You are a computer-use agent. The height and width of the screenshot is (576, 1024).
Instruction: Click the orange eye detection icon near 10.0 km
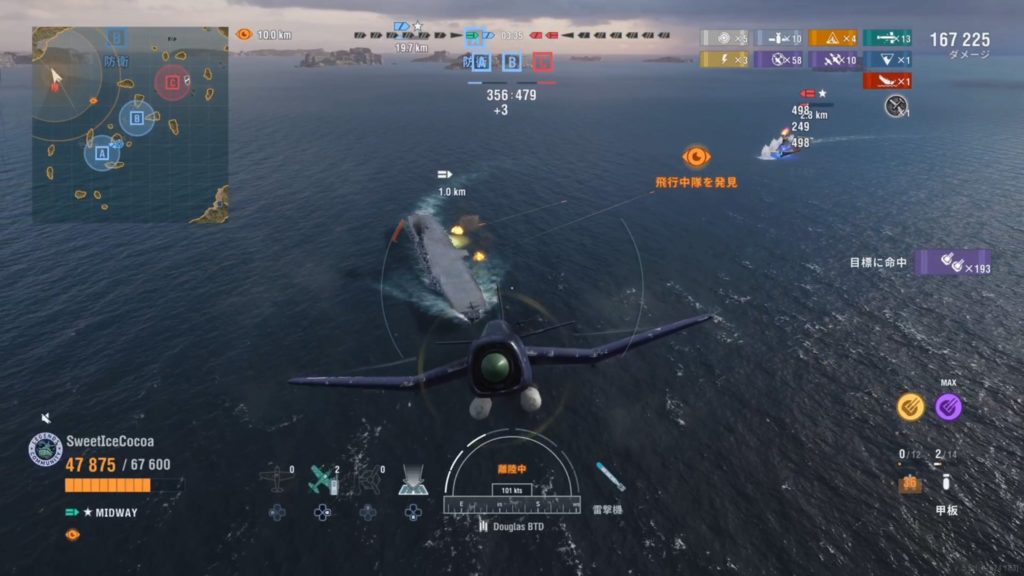[x=244, y=34]
